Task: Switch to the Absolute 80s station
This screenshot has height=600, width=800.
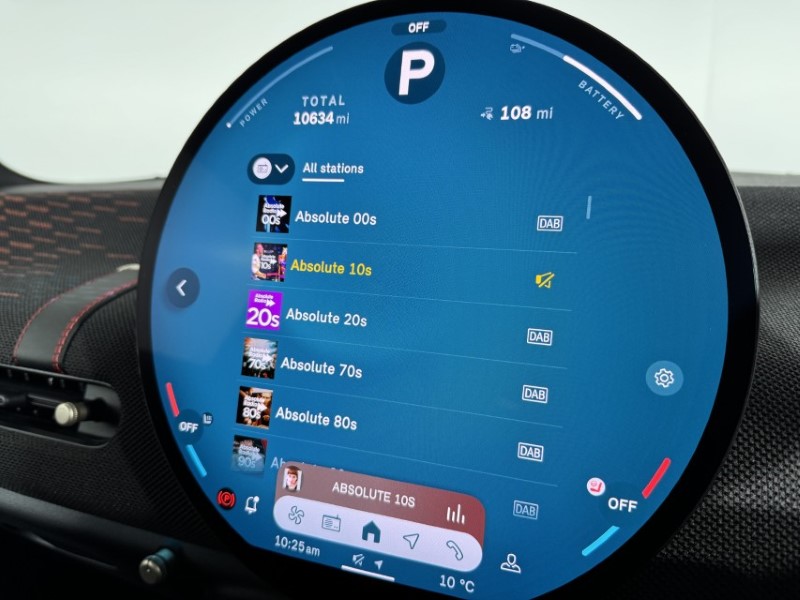Action: click(316, 417)
